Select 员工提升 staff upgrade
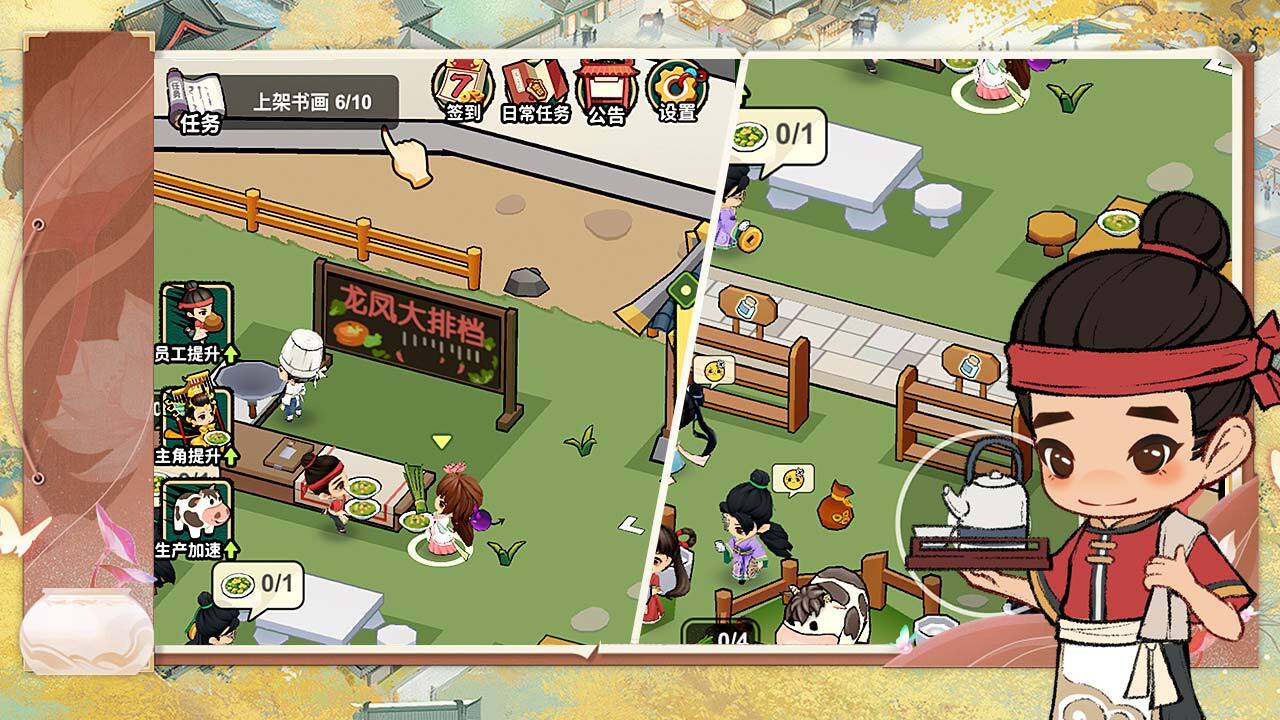The height and width of the screenshot is (720, 1280). click(x=196, y=322)
